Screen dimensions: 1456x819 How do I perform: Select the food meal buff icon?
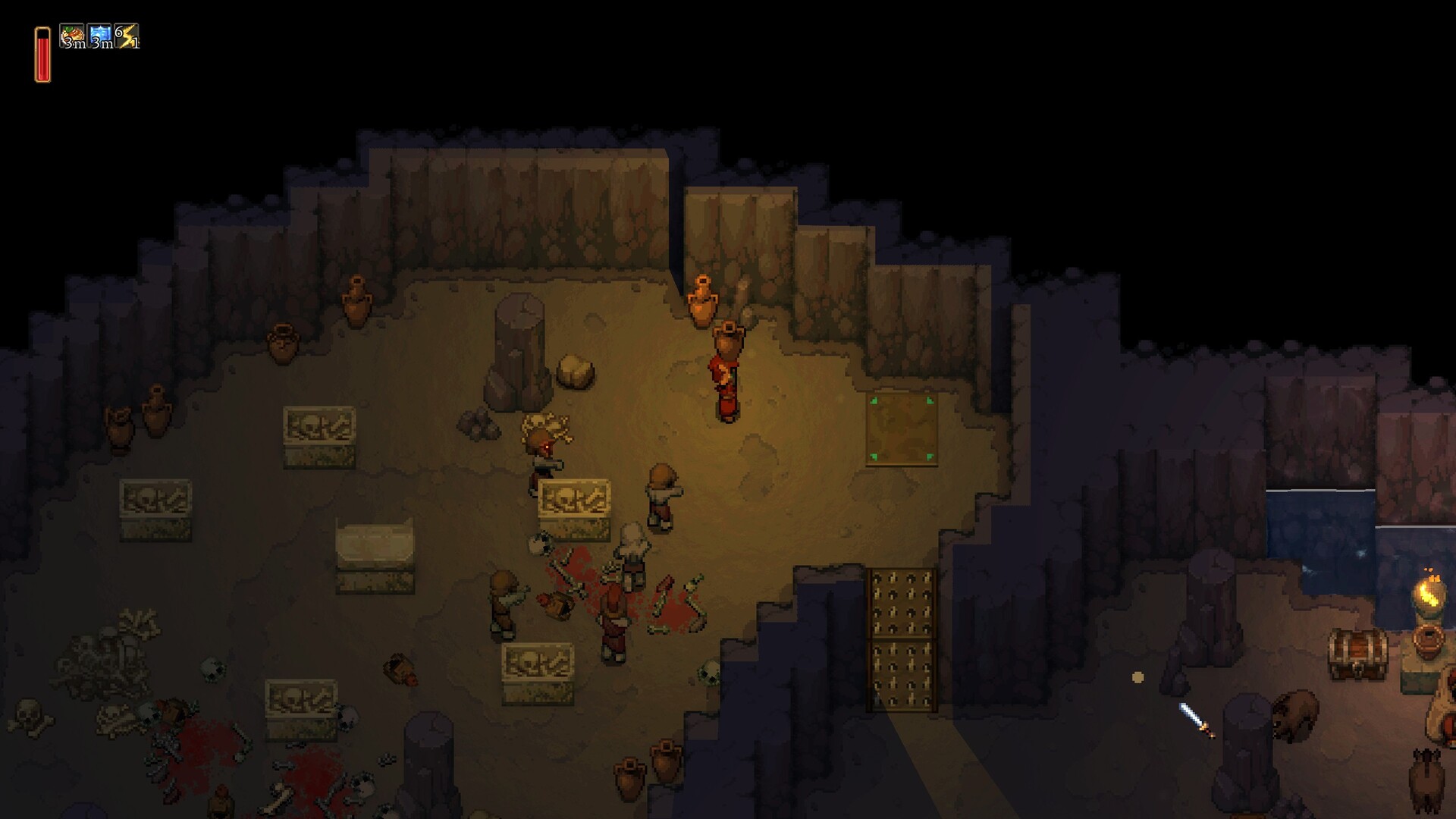coord(73,36)
